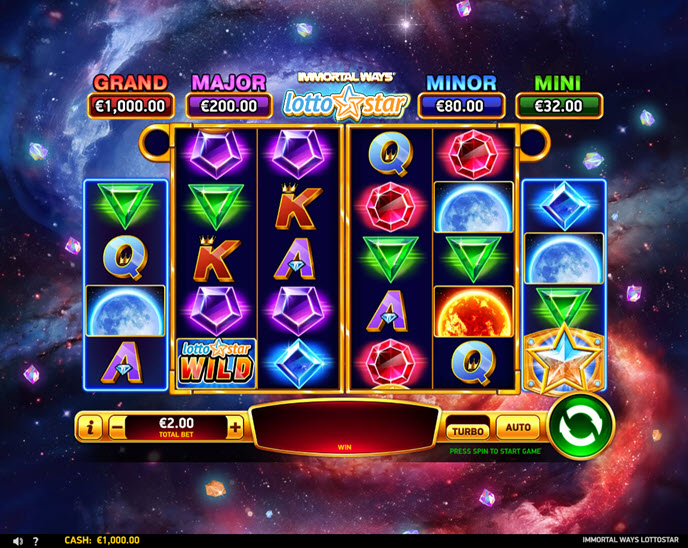Open the Auto spin options
This screenshot has height=548, width=688.
tap(518, 428)
